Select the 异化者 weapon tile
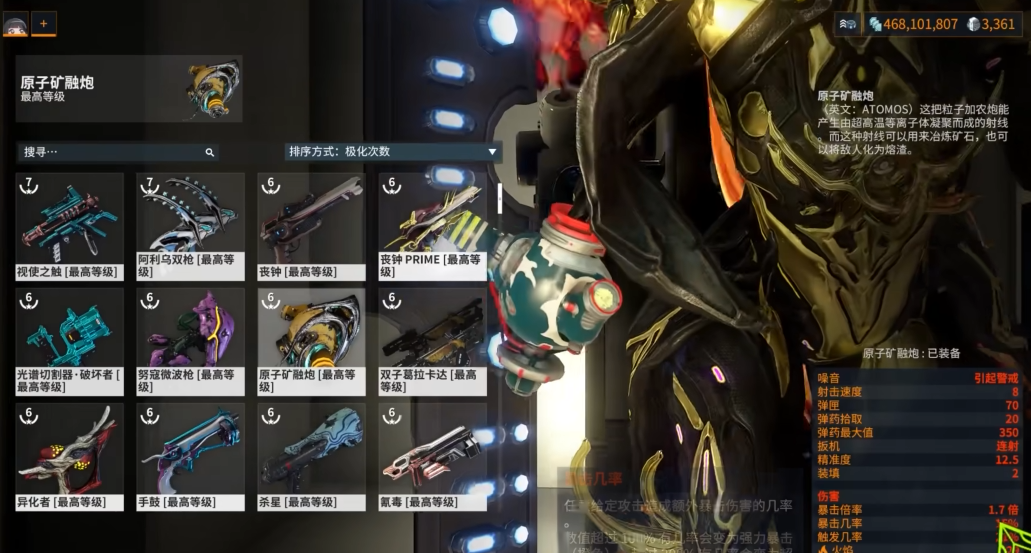 point(70,456)
